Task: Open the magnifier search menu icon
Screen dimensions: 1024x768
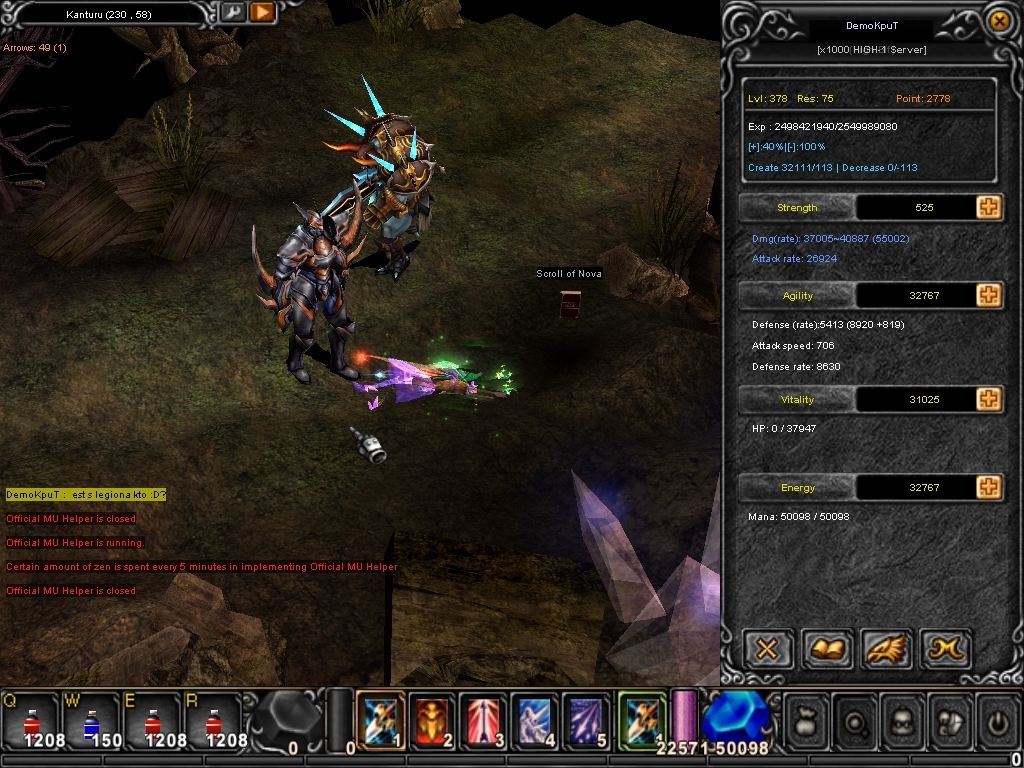Action: pos(855,721)
